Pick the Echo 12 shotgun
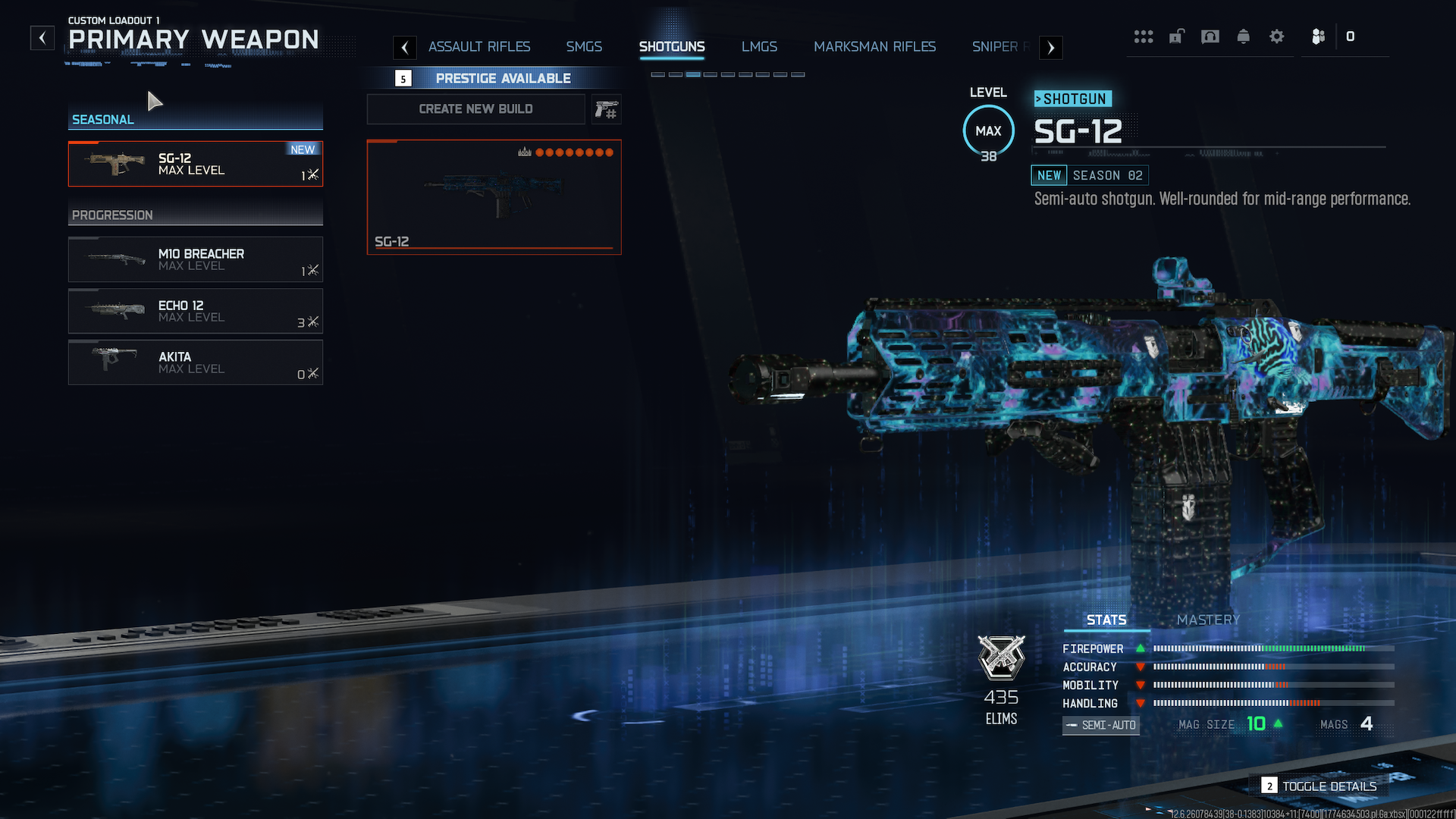Viewport: 1456px width, 819px height. pos(196,311)
